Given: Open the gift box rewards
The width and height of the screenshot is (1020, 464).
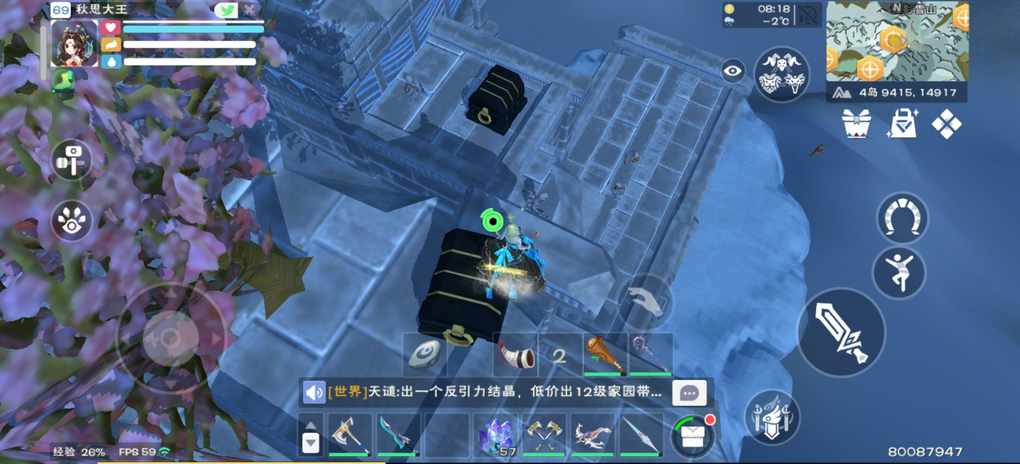Looking at the screenshot, I should click(x=857, y=124).
